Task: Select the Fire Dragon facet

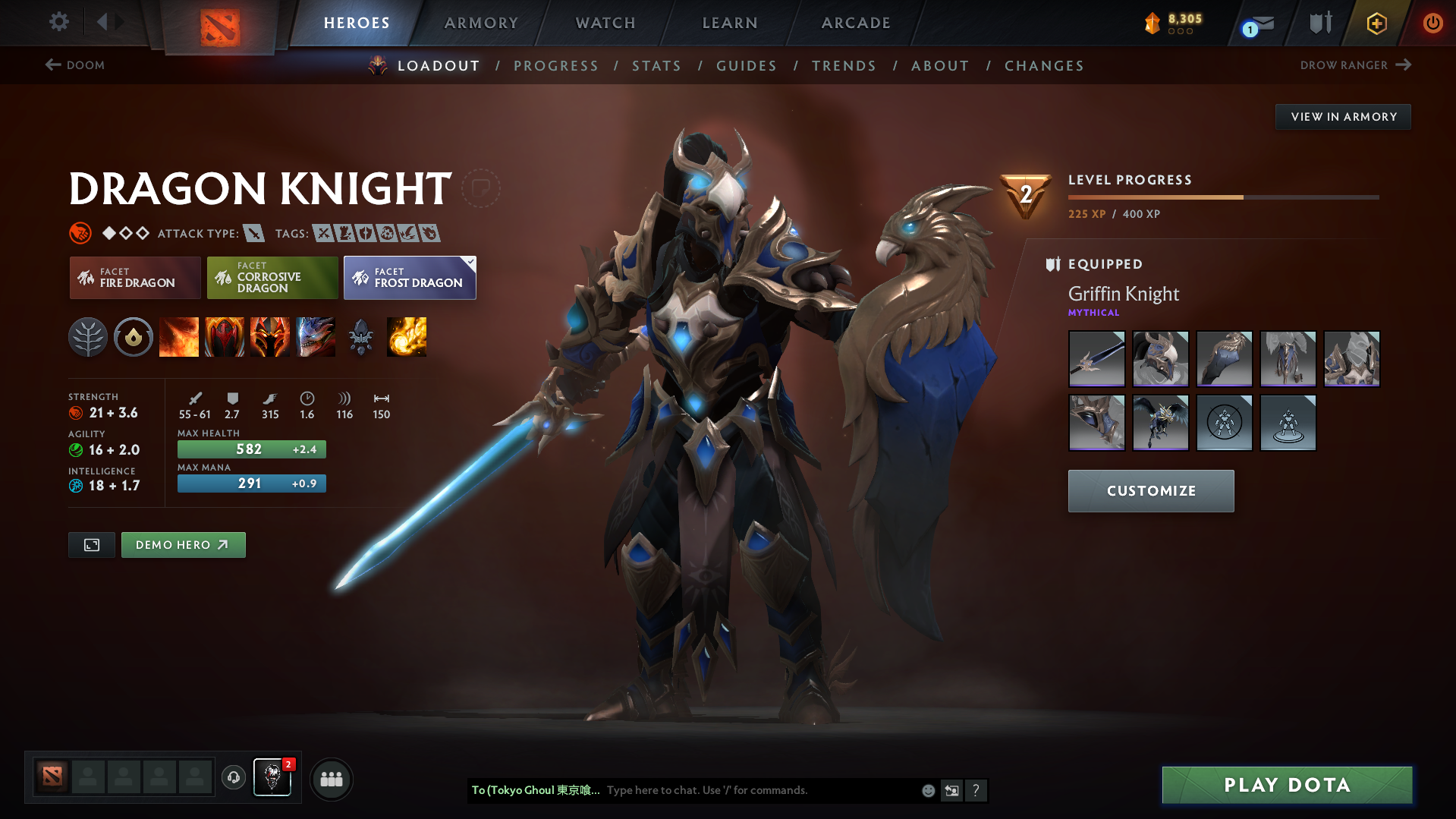Action: click(x=134, y=278)
